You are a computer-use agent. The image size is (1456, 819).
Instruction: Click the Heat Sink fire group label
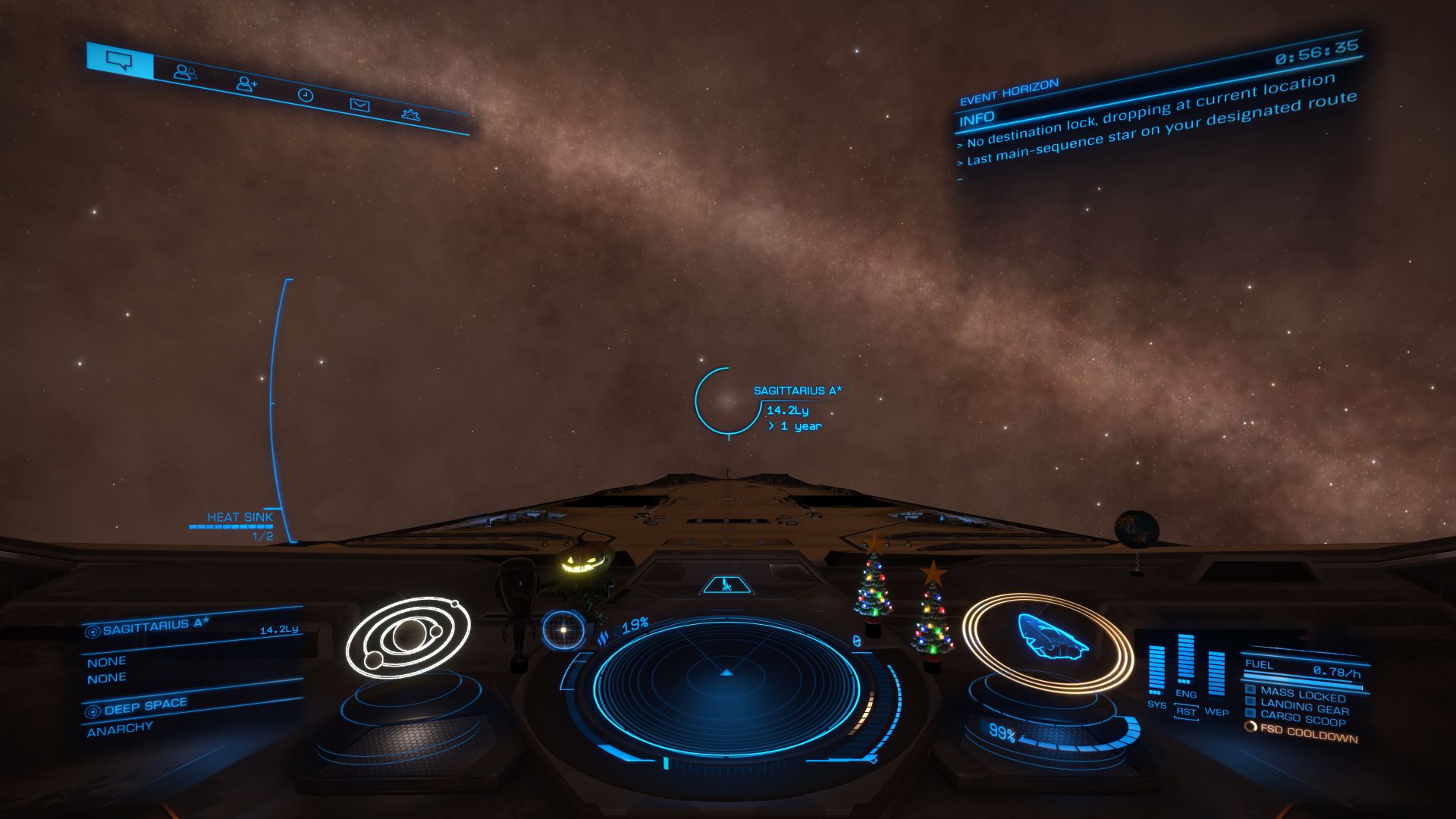[x=240, y=517]
